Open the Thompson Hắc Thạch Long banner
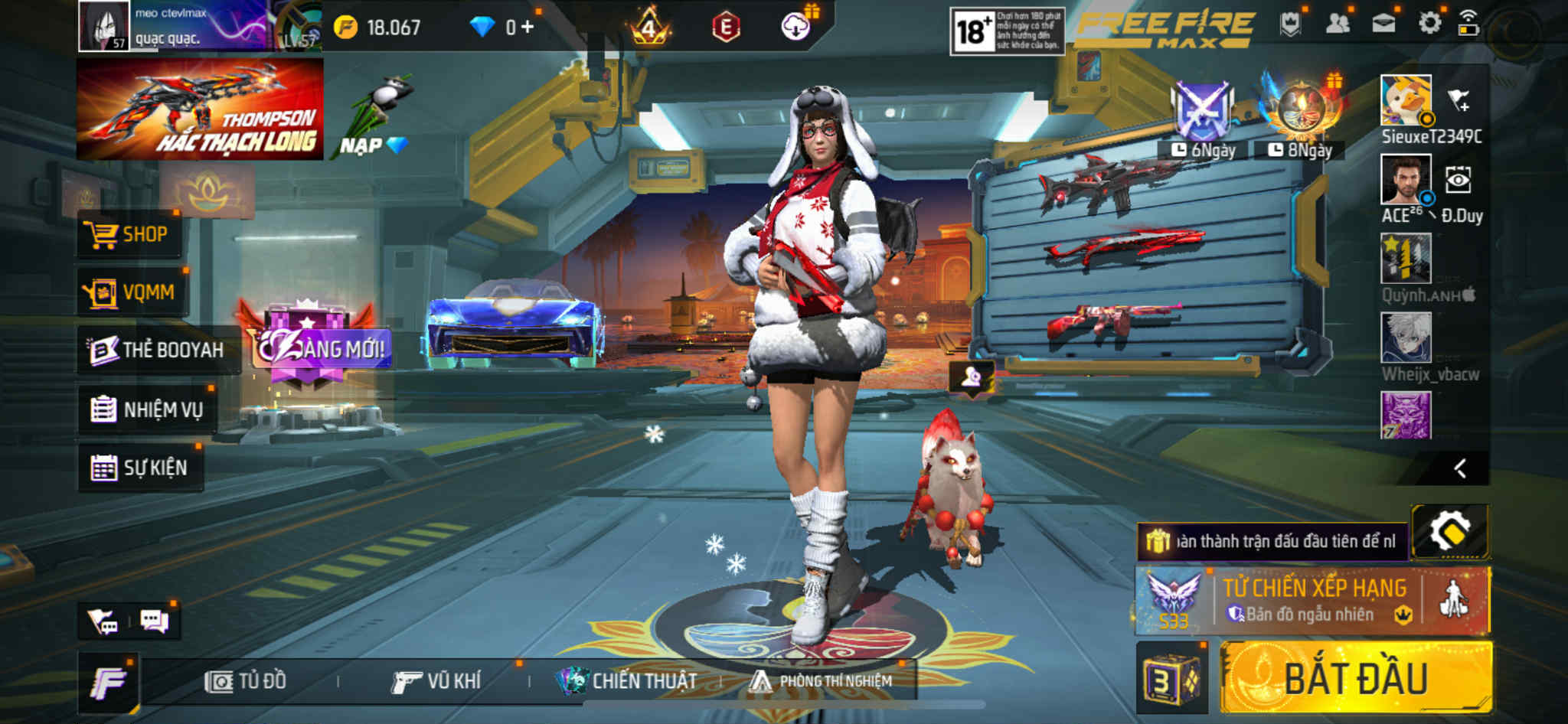The width and height of the screenshot is (1568, 724). point(200,109)
